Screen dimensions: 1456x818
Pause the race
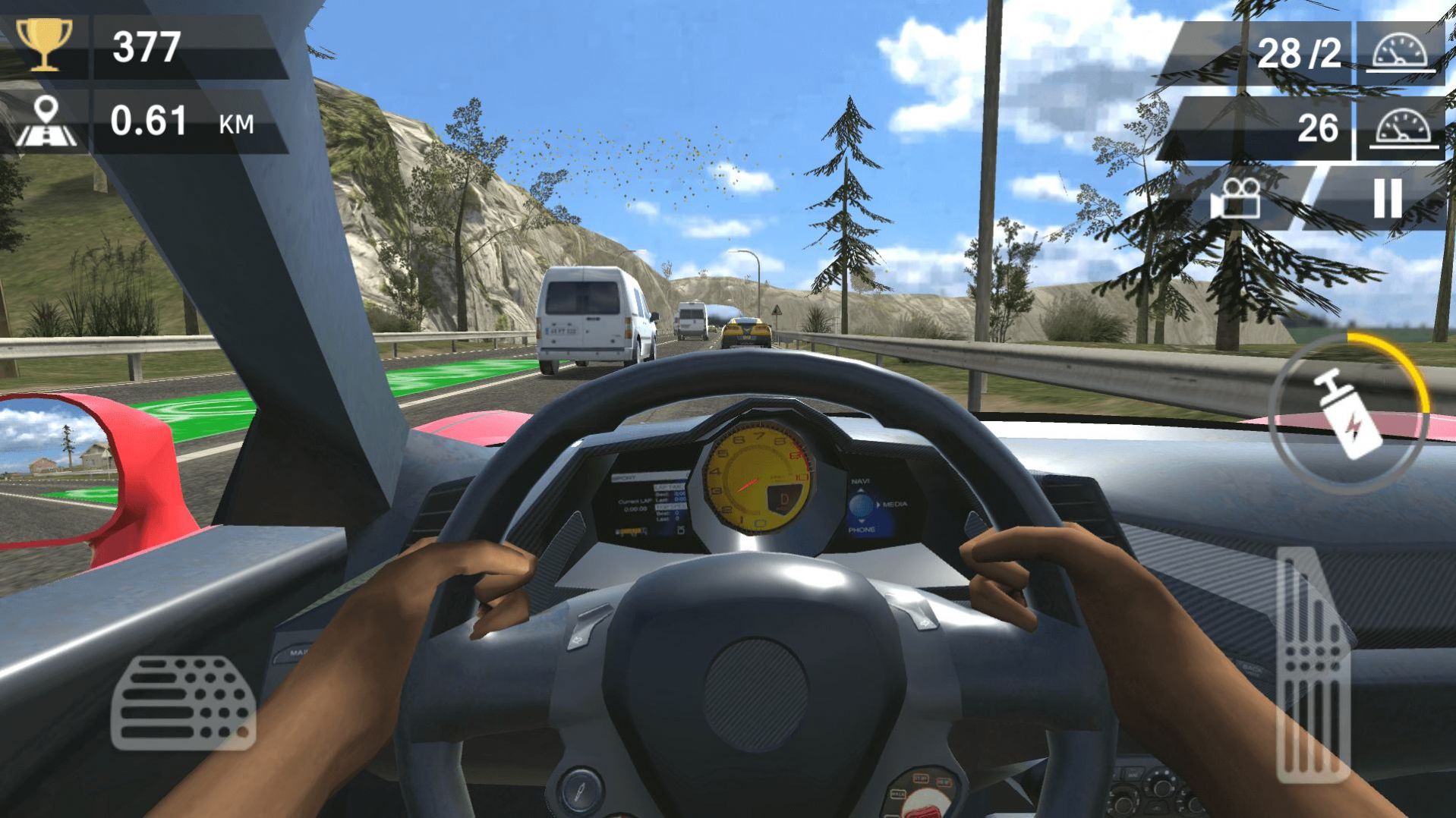1387,199
